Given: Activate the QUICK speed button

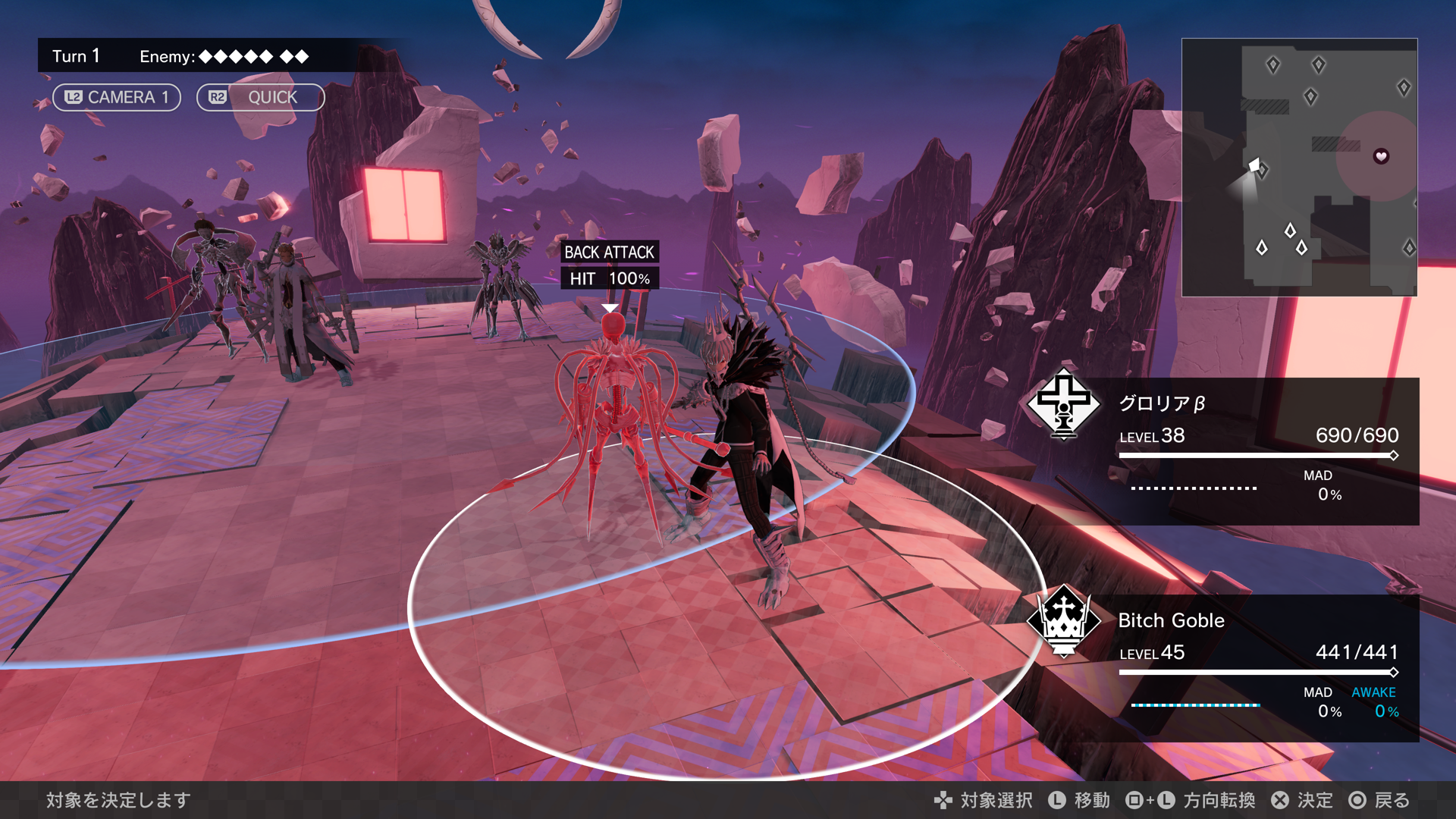Looking at the screenshot, I should (x=260, y=97).
